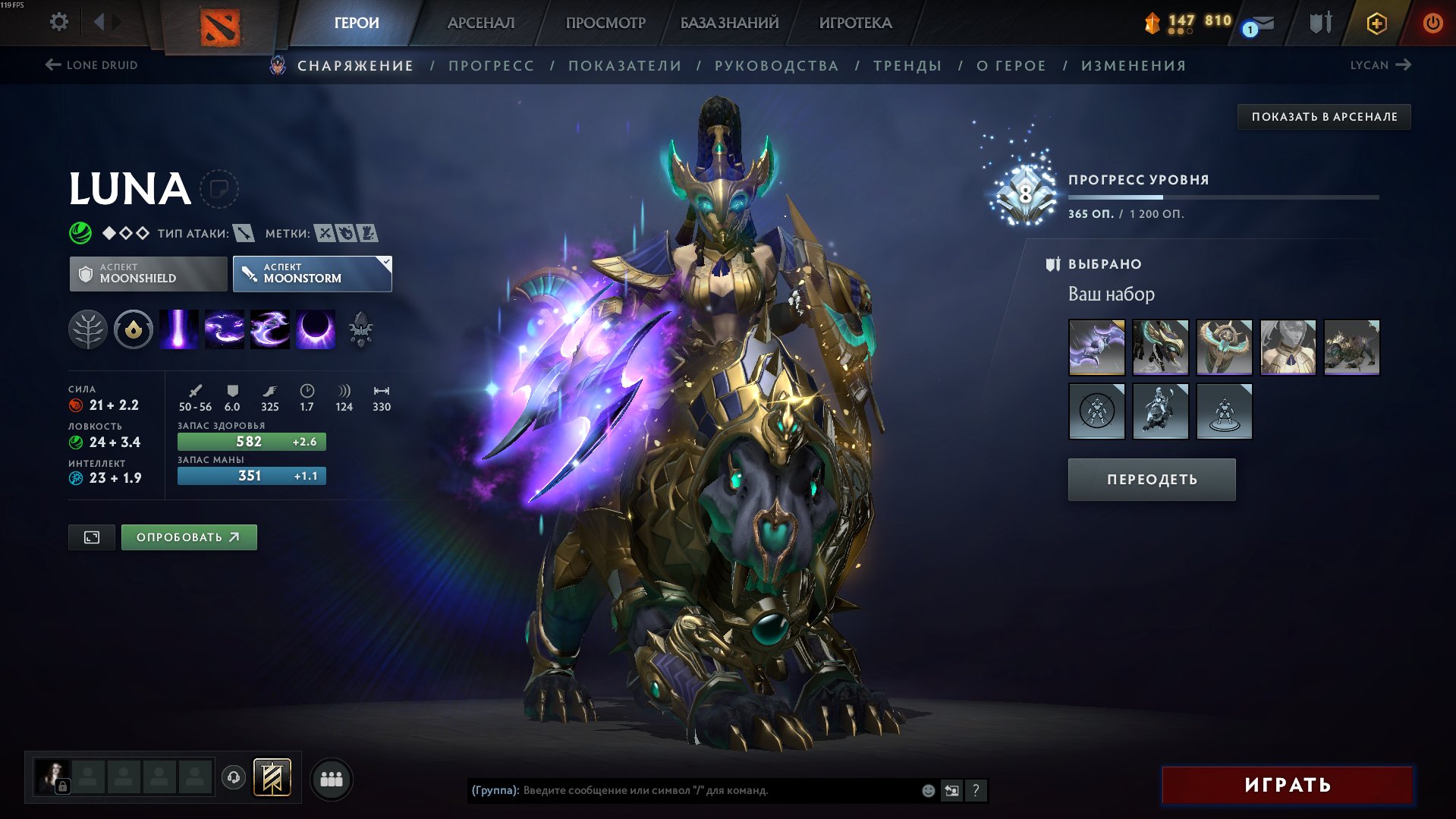The width and height of the screenshot is (1456, 819).
Task: Quit the game with power button
Action: pyautogui.click(x=1432, y=23)
